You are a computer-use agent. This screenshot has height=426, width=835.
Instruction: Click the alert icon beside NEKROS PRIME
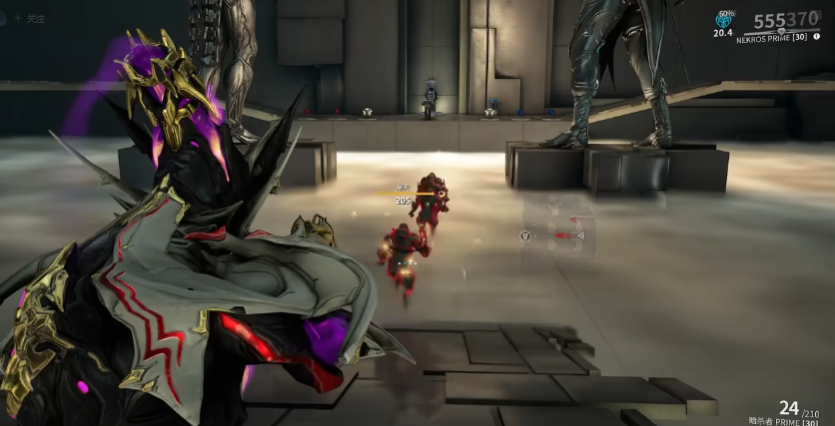tap(817, 37)
